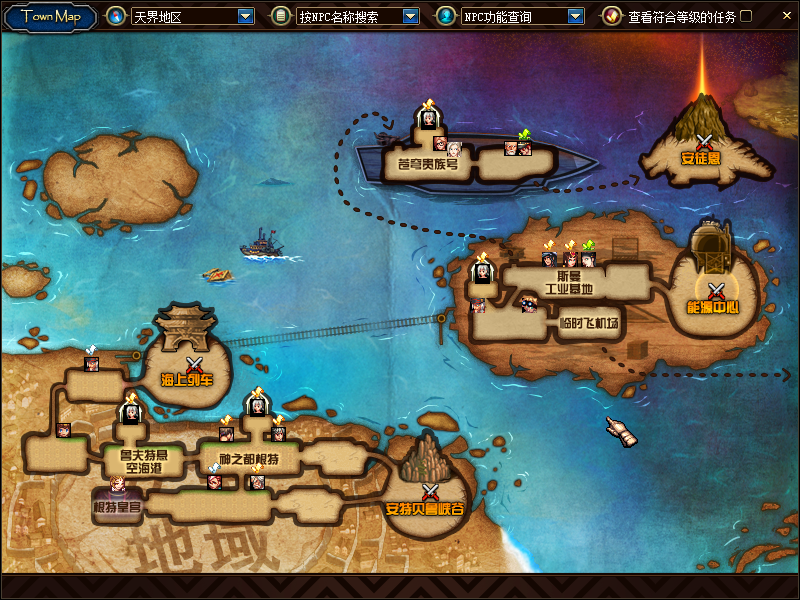Open the NPC功能查询 dropdown
The width and height of the screenshot is (800, 600).
click(575, 16)
